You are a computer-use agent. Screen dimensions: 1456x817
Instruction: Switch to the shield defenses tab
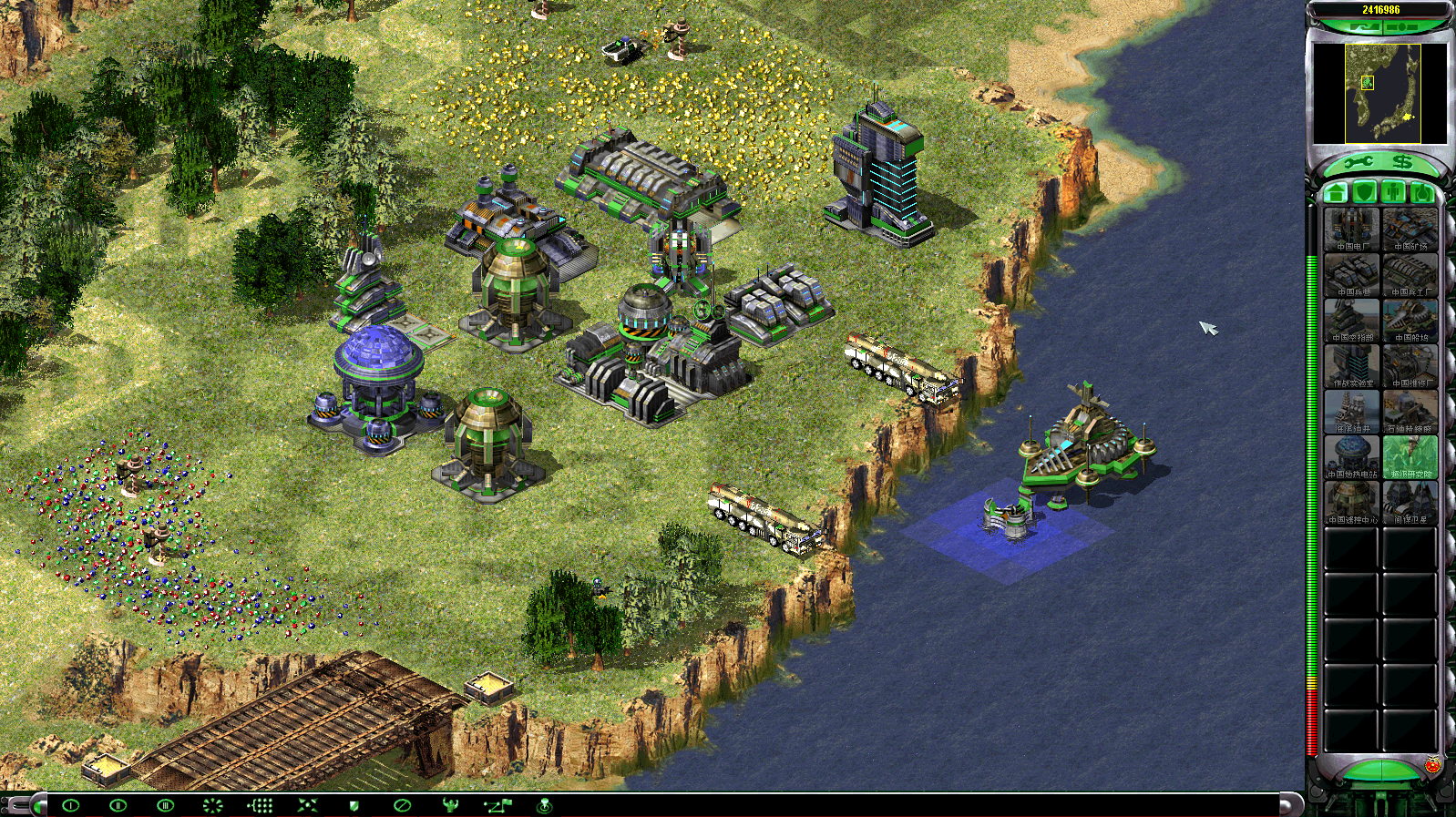(1364, 192)
